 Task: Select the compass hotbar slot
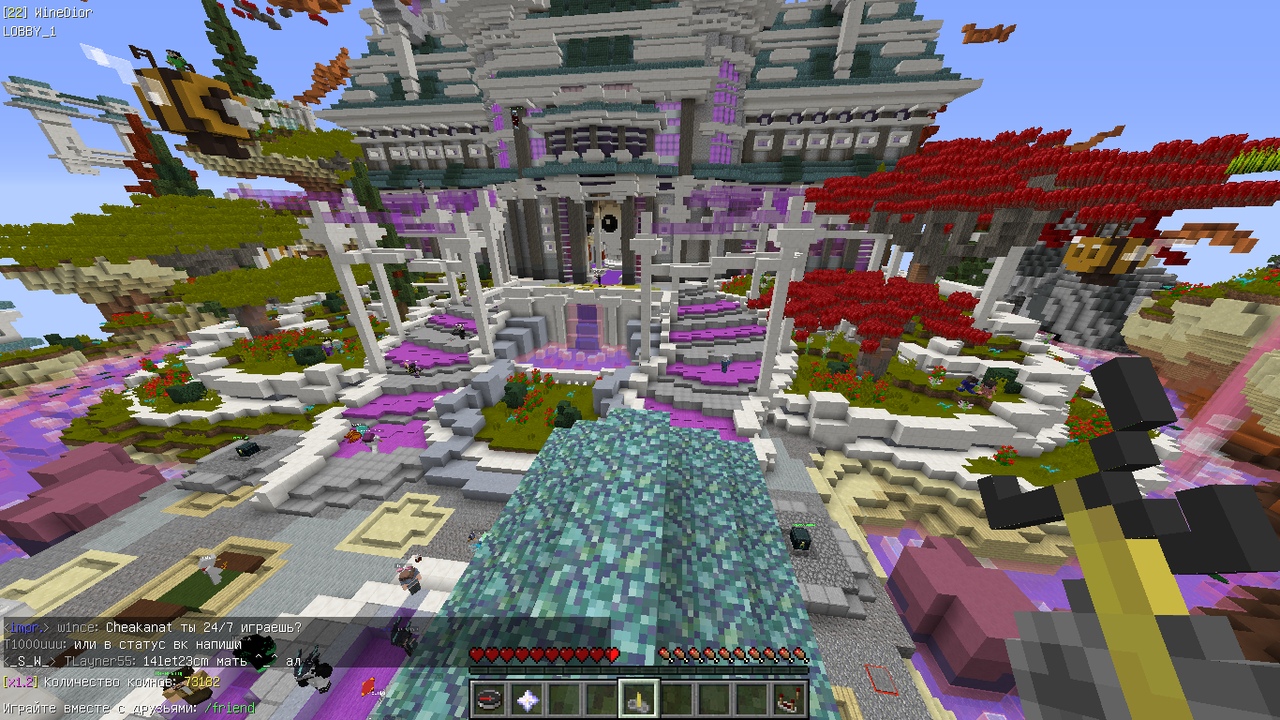click(x=488, y=698)
